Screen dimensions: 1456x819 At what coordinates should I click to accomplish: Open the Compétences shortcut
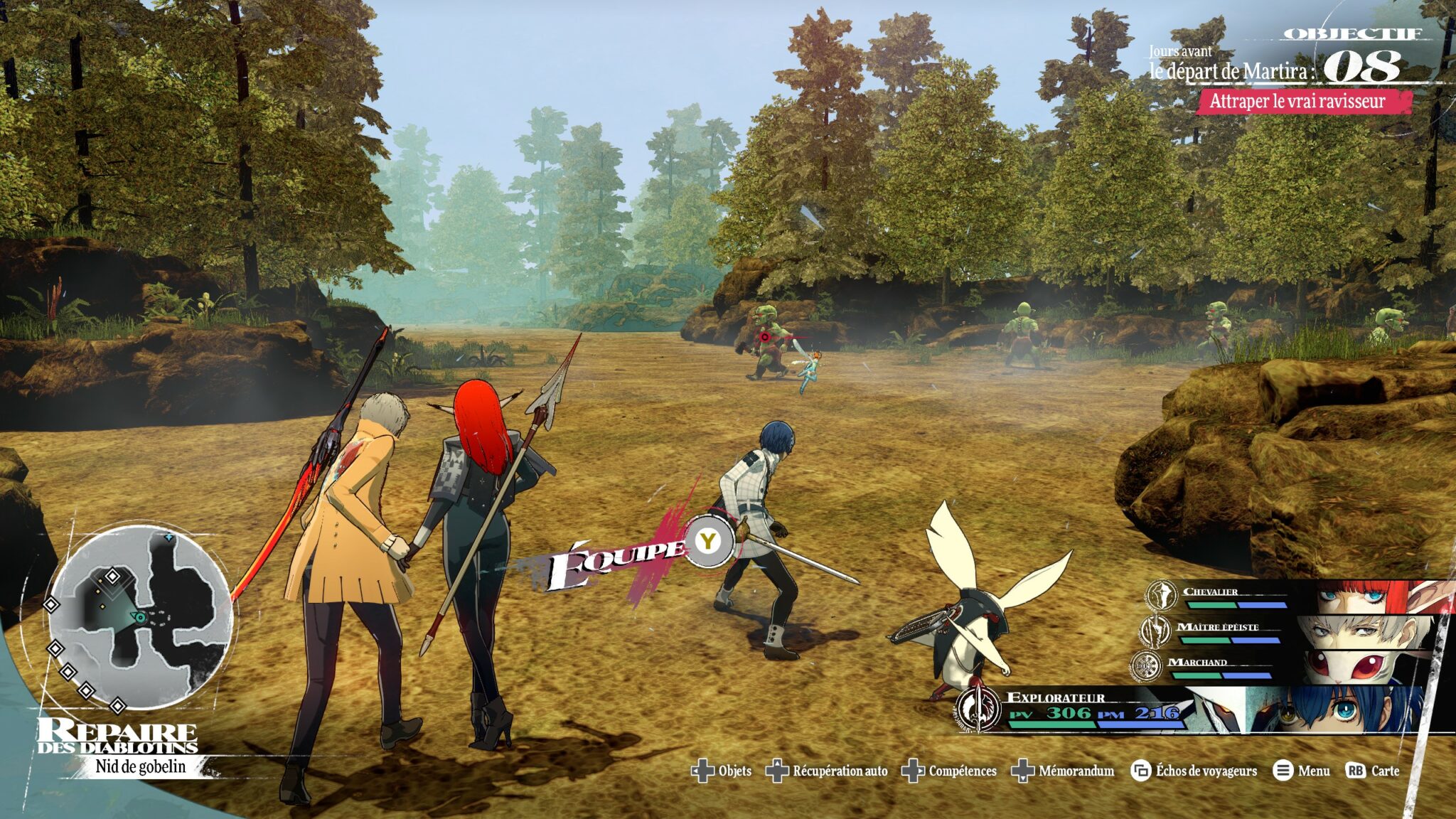(x=949, y=771)
